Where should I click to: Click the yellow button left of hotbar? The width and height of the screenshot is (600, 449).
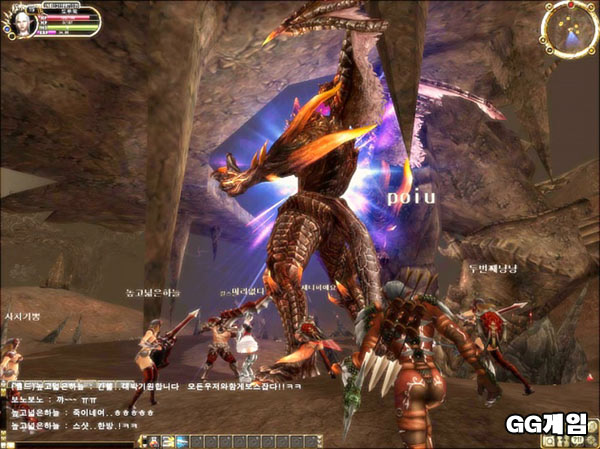tap(141, 441)
